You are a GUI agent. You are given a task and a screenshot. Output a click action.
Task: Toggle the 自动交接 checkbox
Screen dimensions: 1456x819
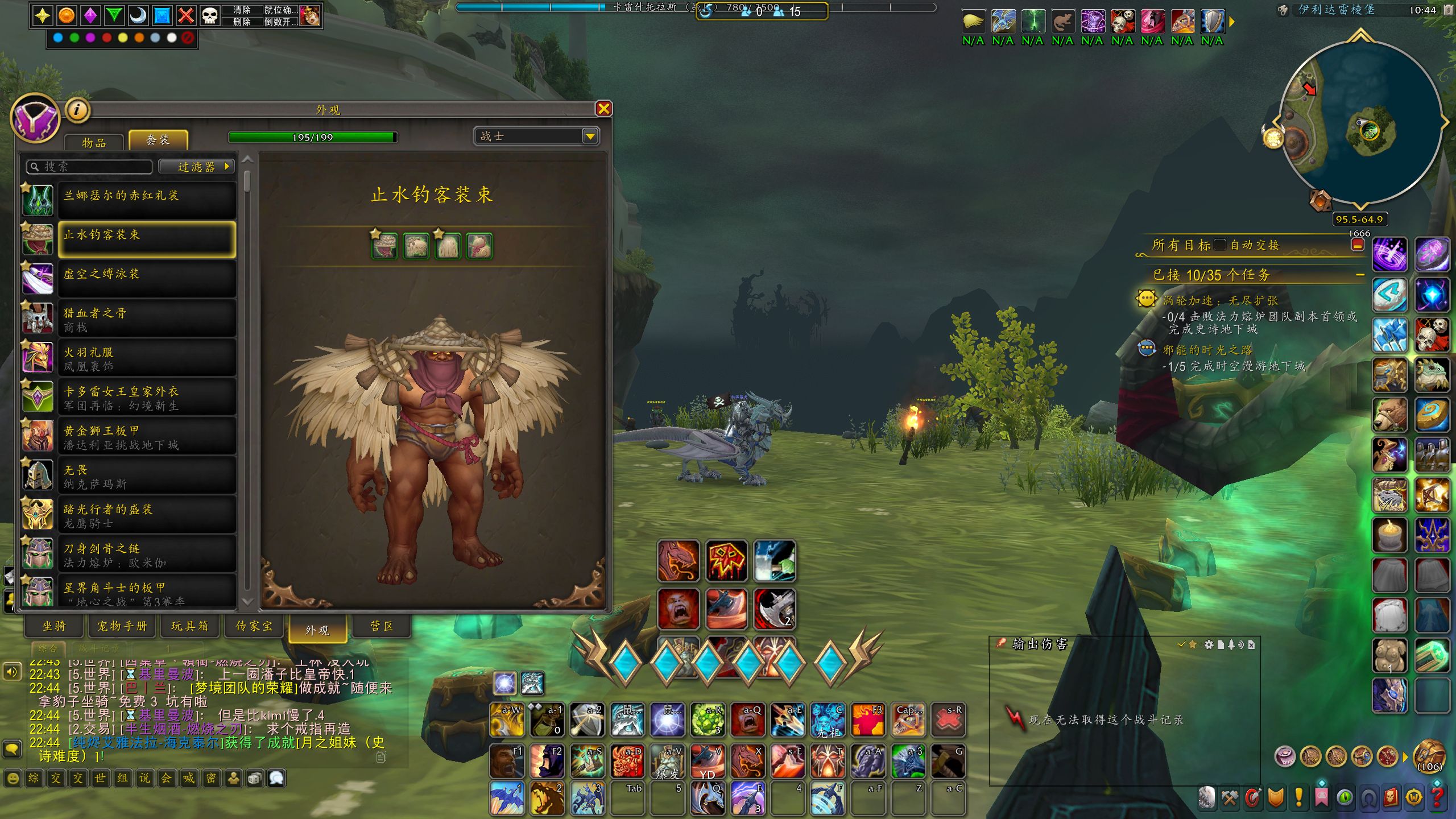click(x=1219, y=245)
